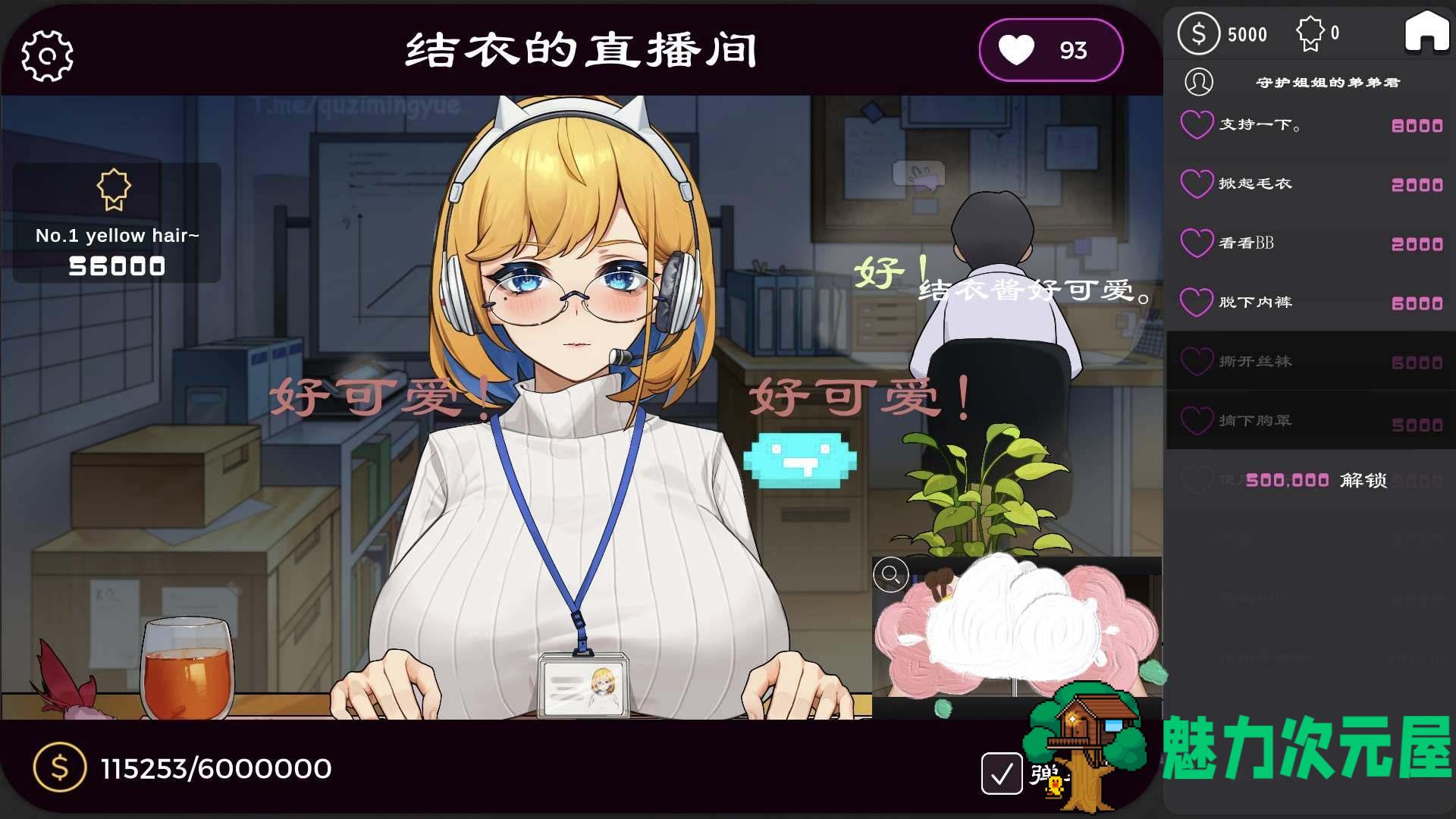Click the gold coin icon near the donation progress

pos(59,768)
